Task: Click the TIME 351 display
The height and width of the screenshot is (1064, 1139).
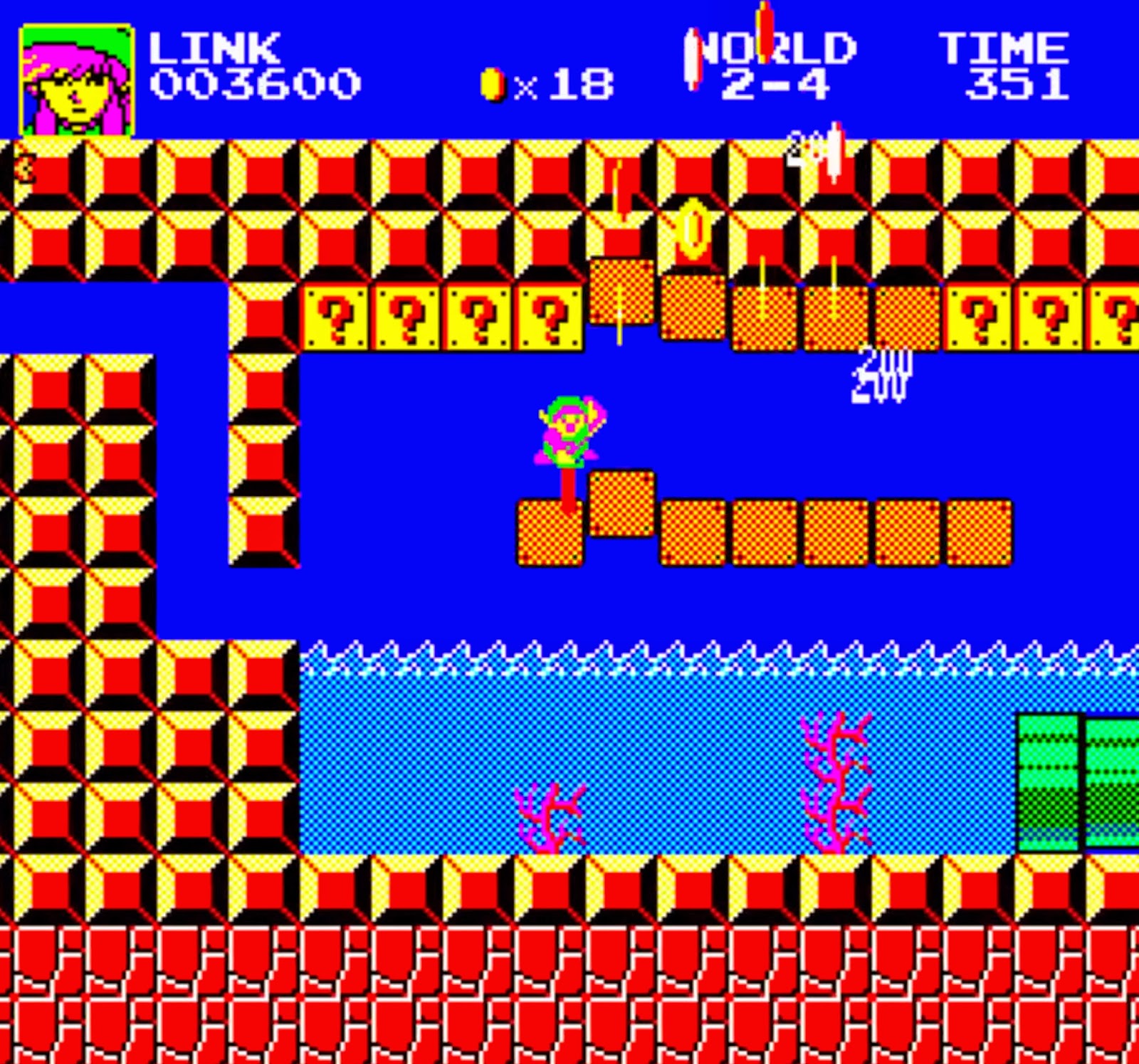Action: click(1011, 68)
